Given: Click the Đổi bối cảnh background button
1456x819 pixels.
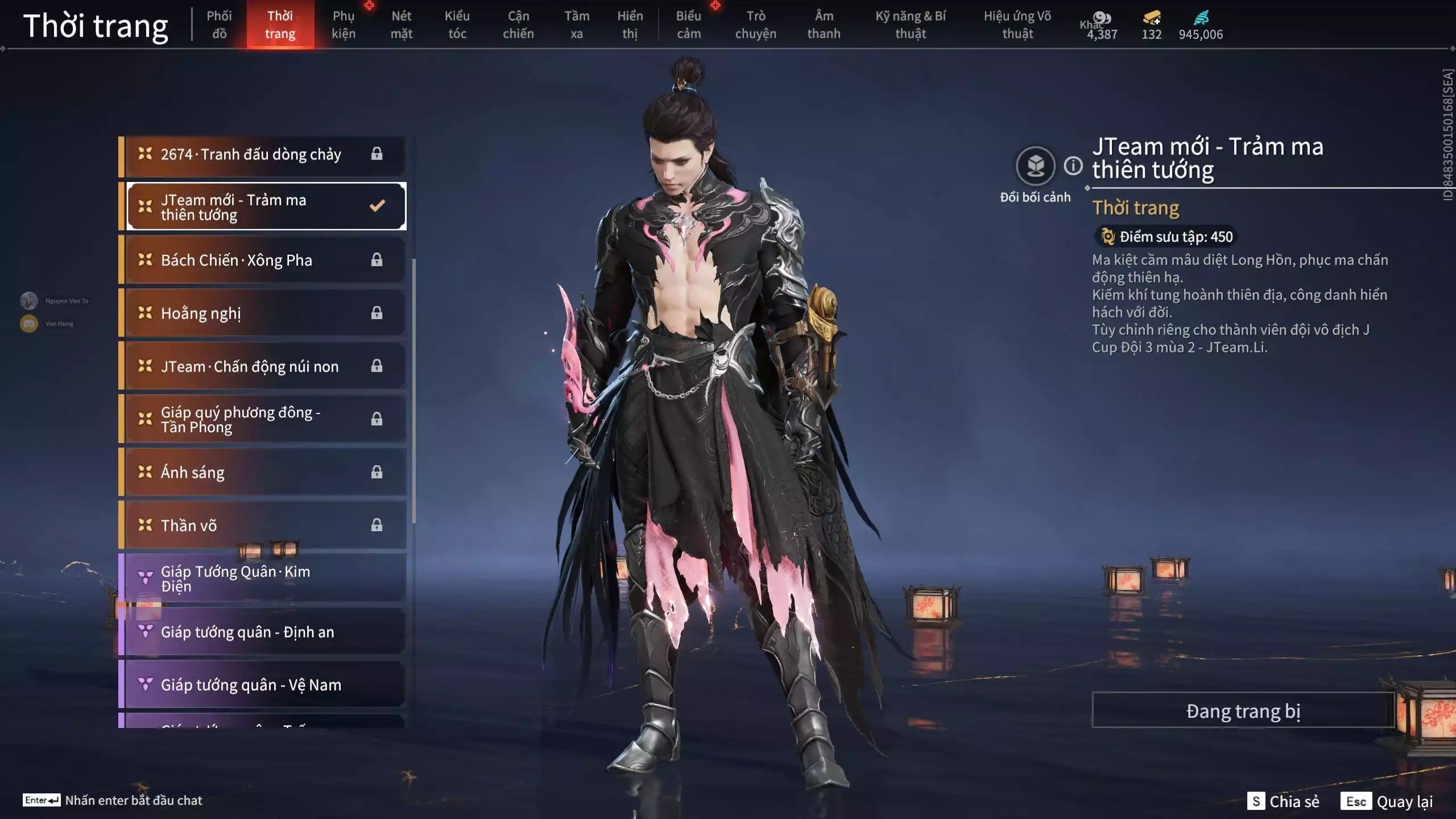Looking at the screenshot, I should [1035, 166].
